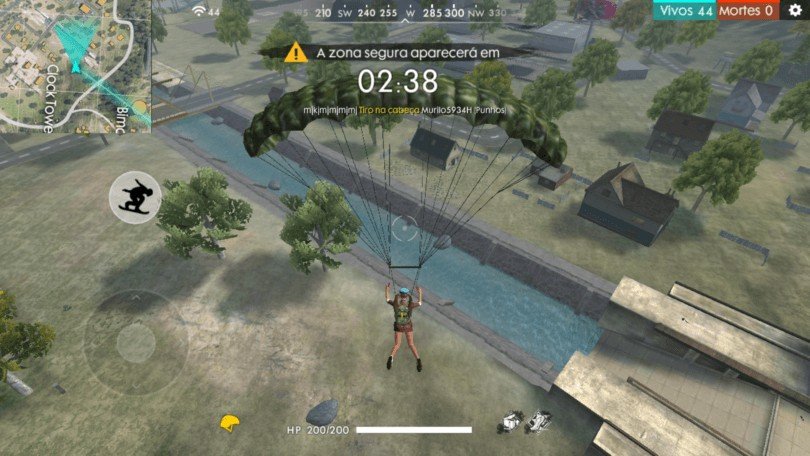810x456 pixels.
Task: Expand the minimap showing Clock Tower
Action: click(75, 65)
